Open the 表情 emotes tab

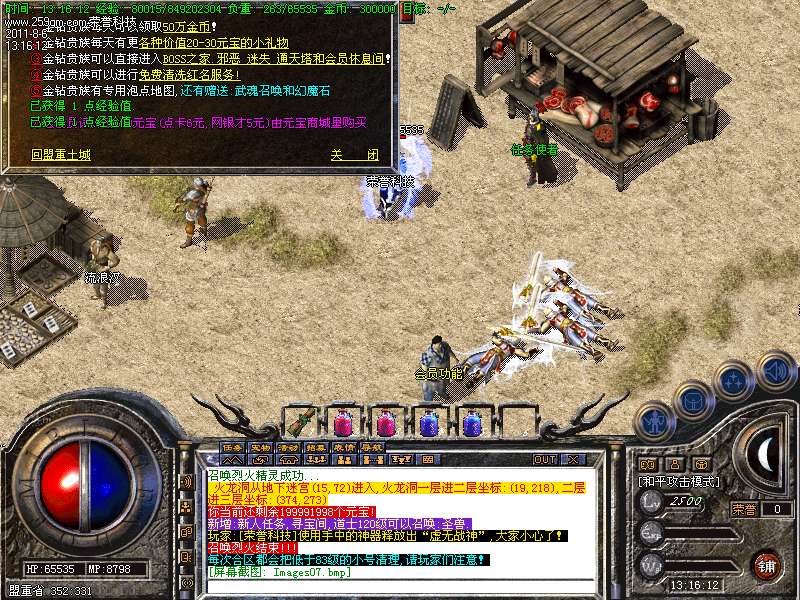pos(344,447)
